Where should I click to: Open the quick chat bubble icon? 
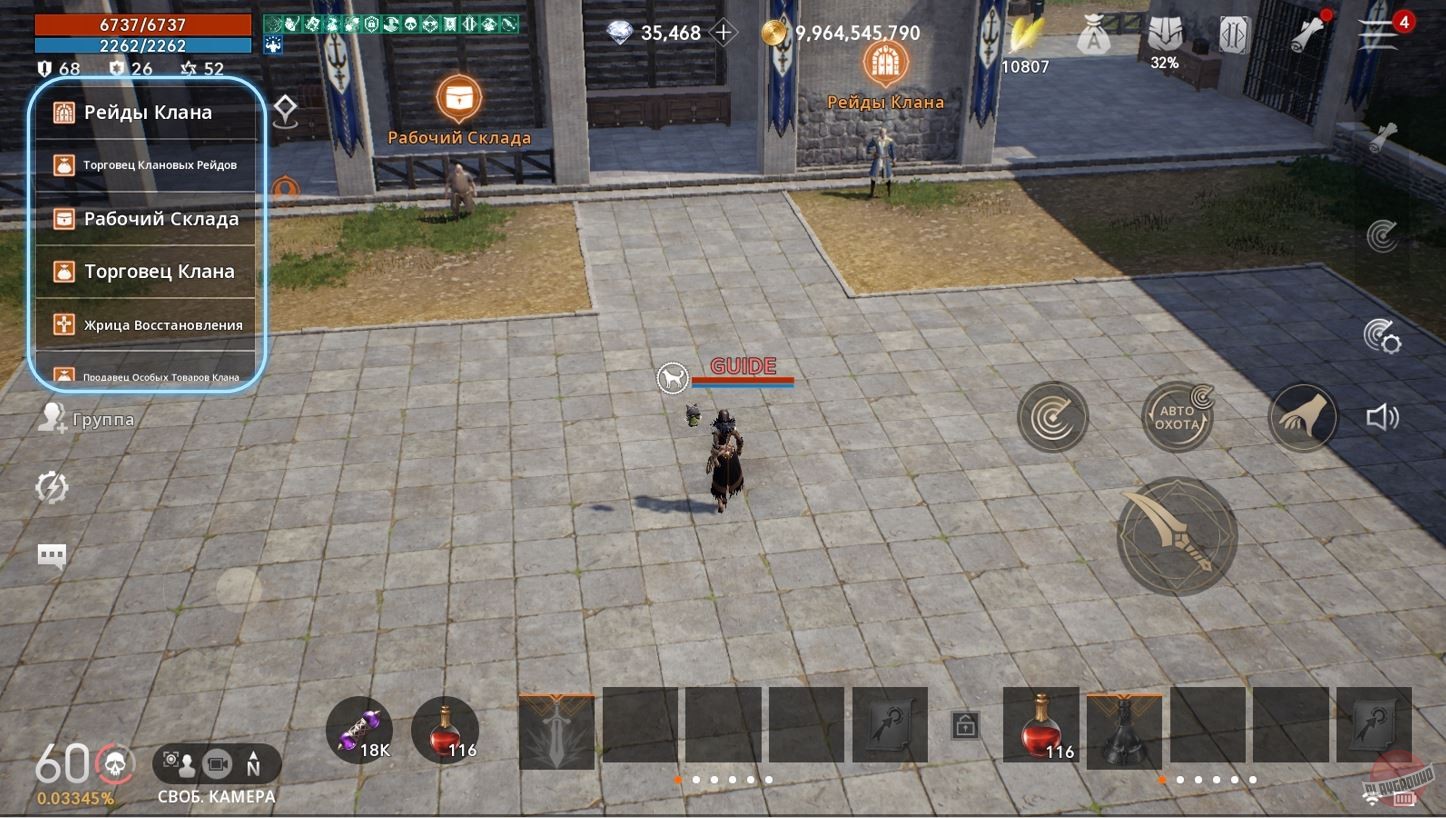tap(51, 556)
